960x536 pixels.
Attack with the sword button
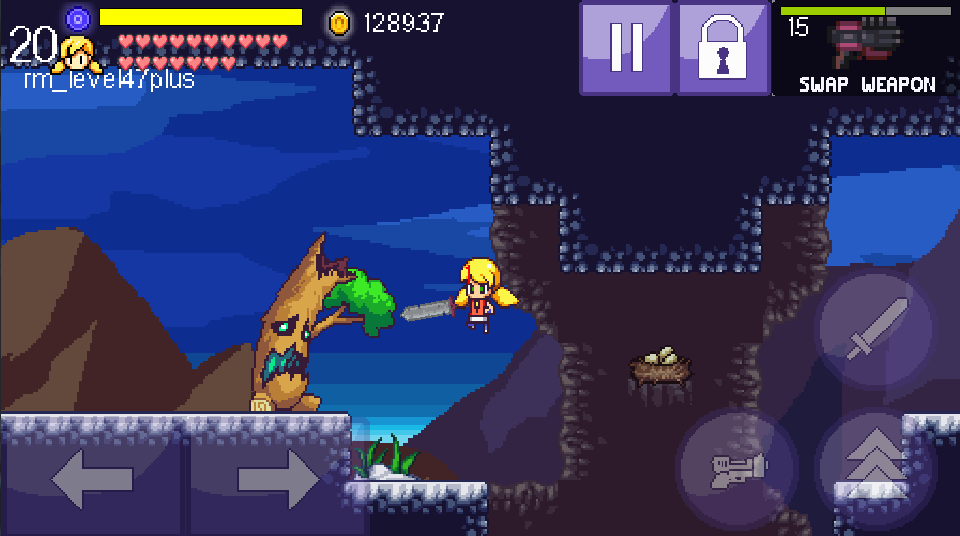click(x=875, y=329)
